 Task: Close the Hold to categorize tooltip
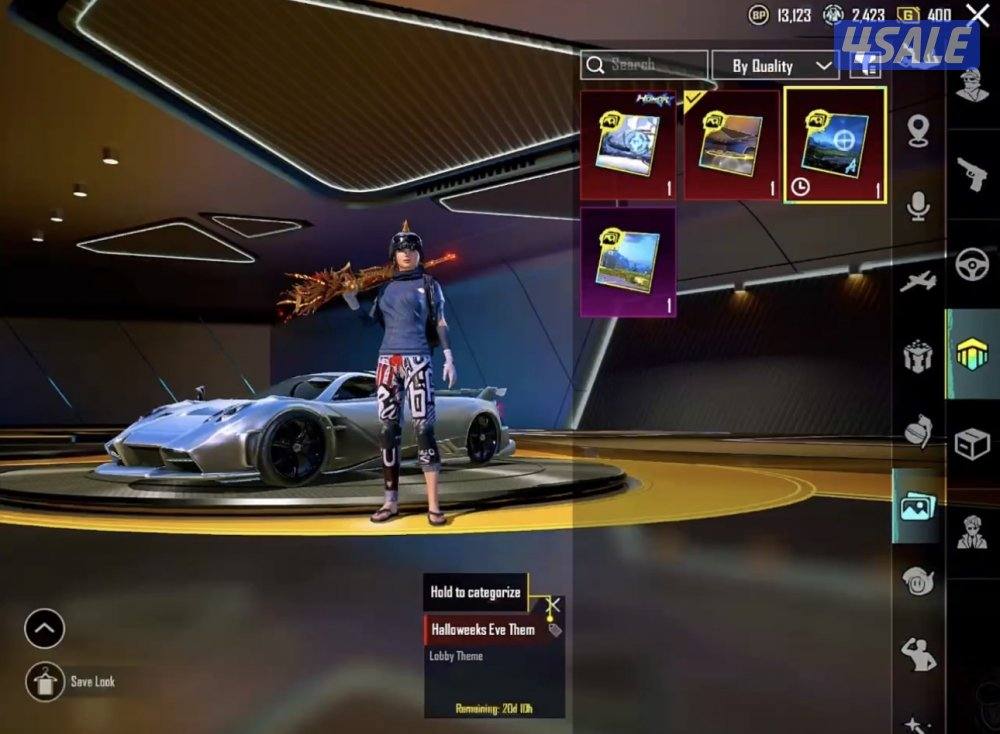[x=553, y=604]
